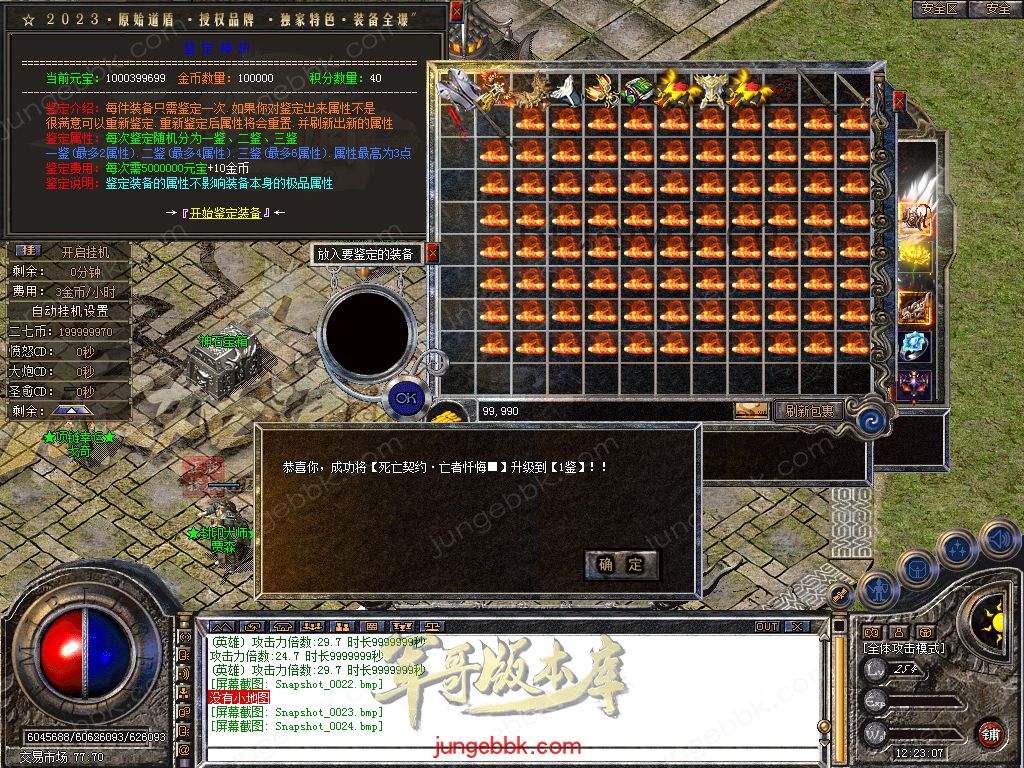Viewport: 1024px width, 768px height.
Task: Click the blue OK button under the appraisal slot
Action: click(405, 397)
